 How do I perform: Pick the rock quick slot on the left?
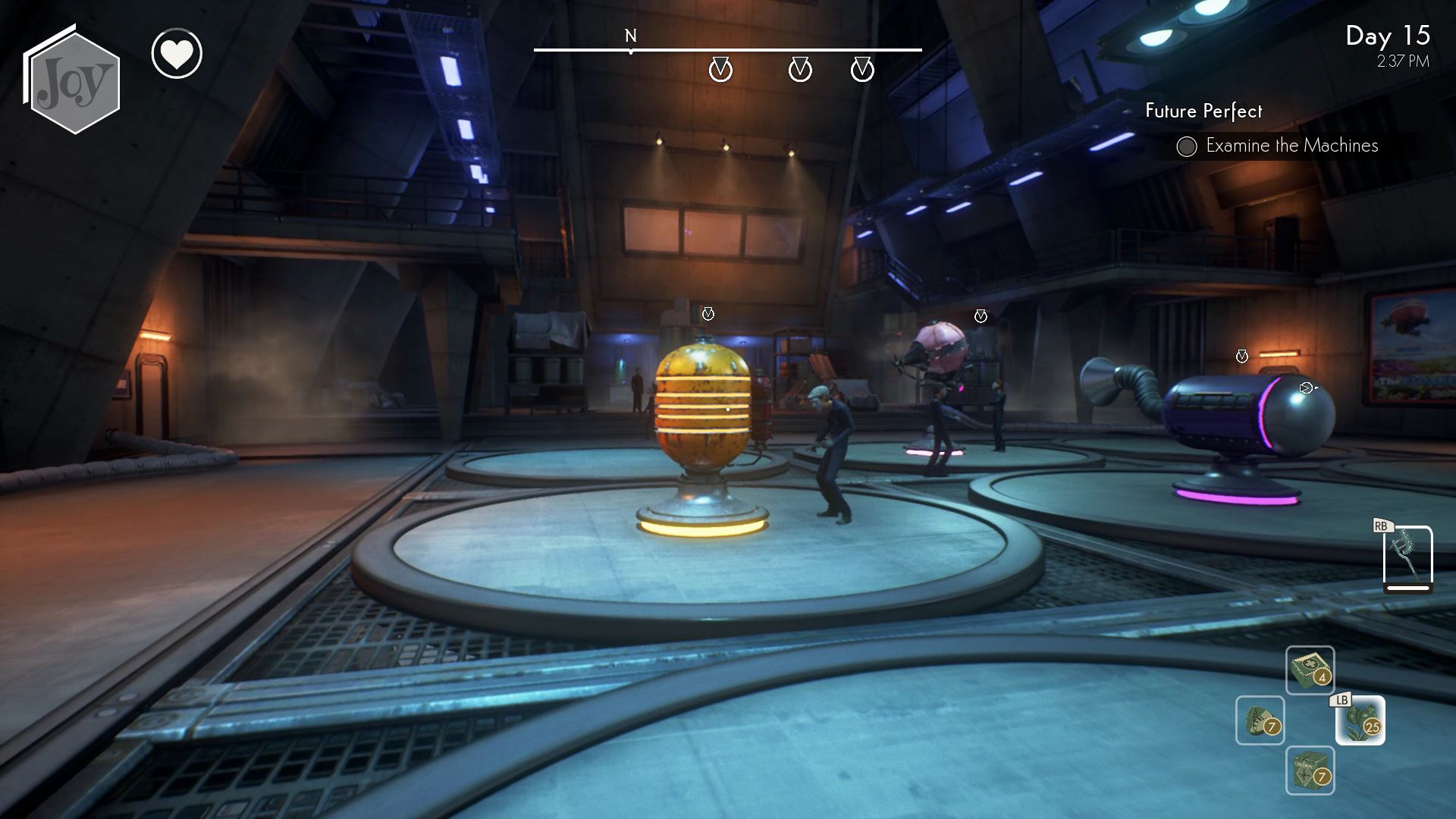(x=1260, y=720)
